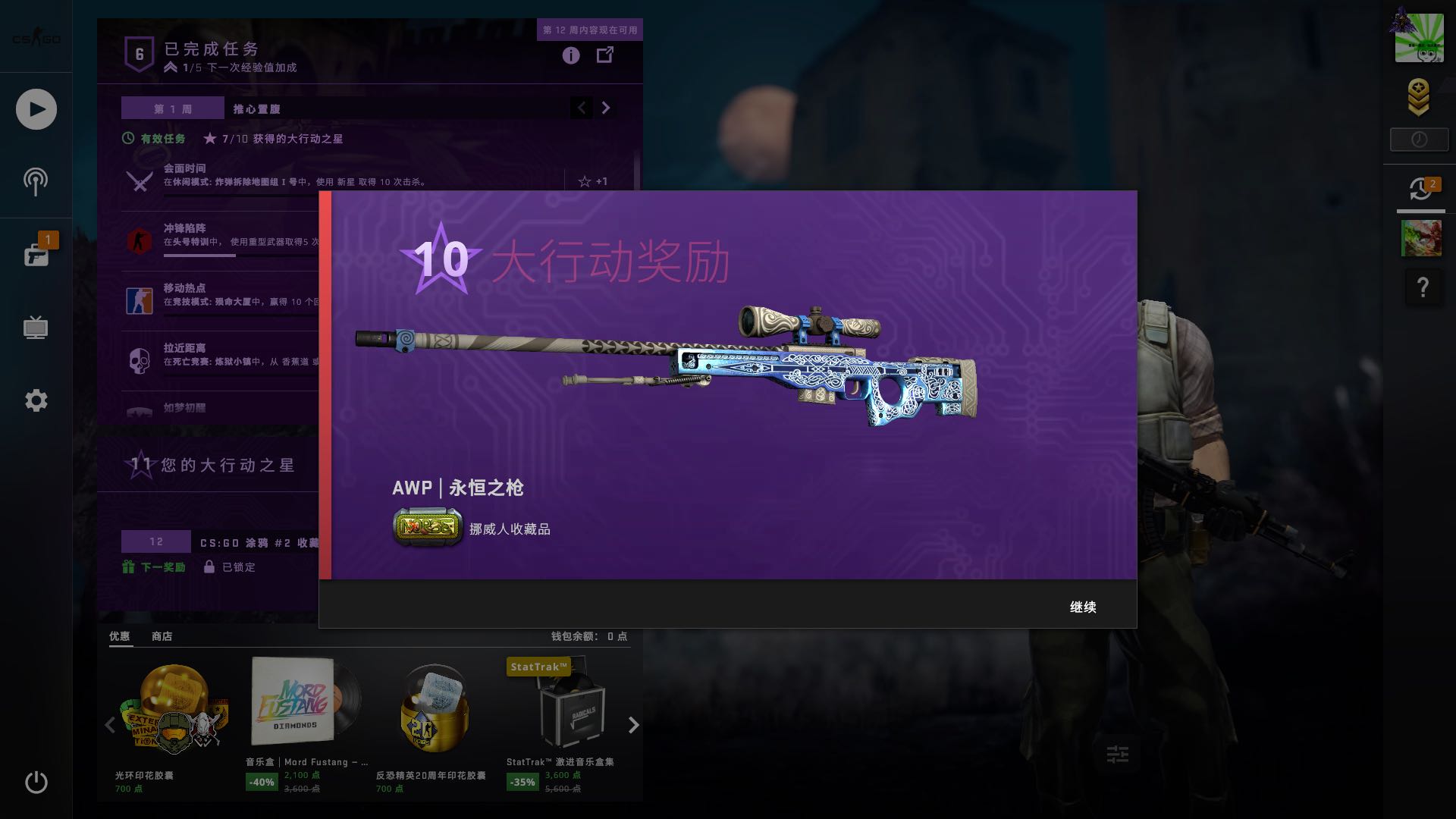Image resolution: width=1456 pixels, height=819 pixels.
Task: Click the share missions external-link icon
Action: coord(605,55)
